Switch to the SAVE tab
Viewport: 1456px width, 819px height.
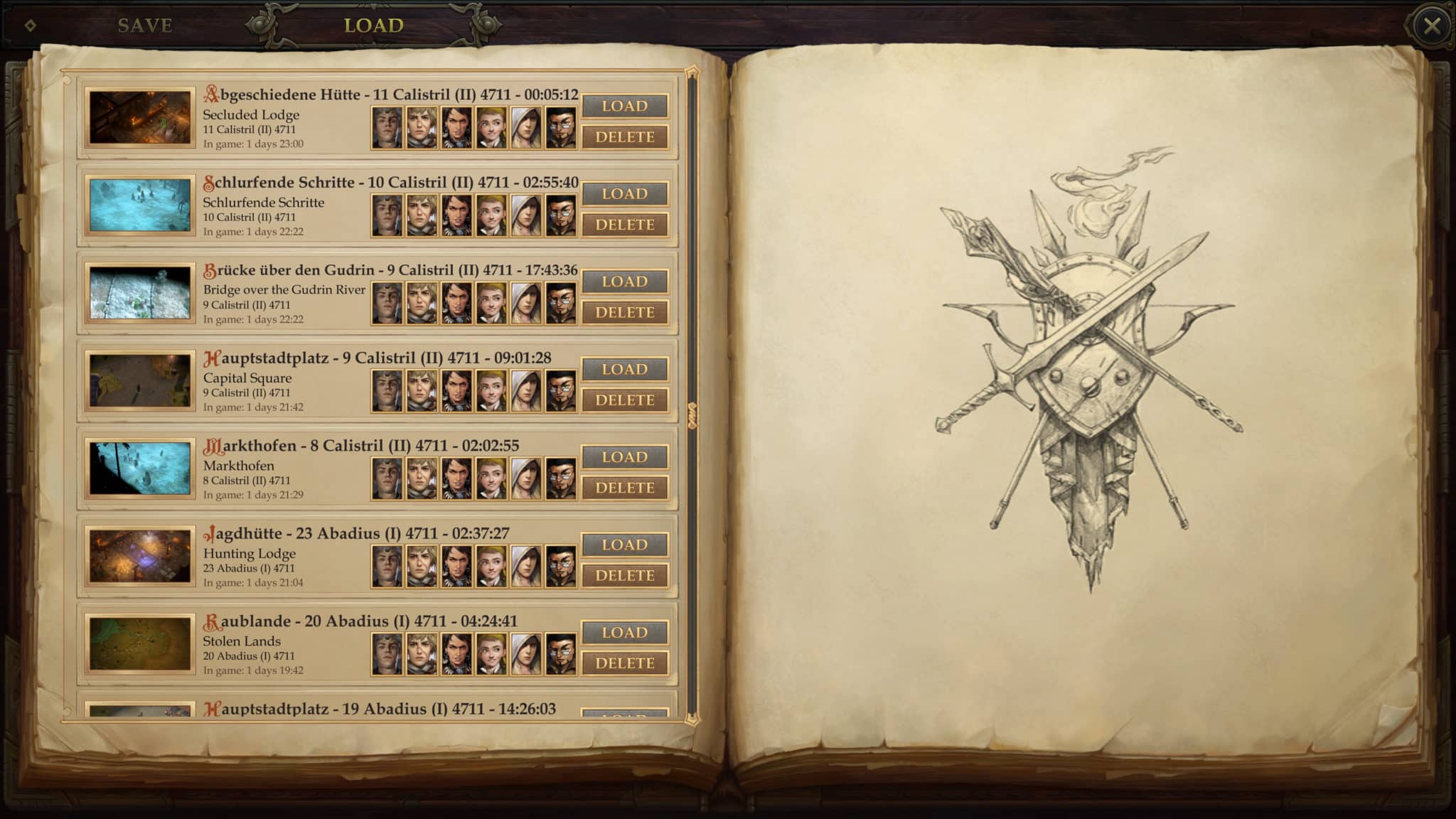(x=143, y=23)
